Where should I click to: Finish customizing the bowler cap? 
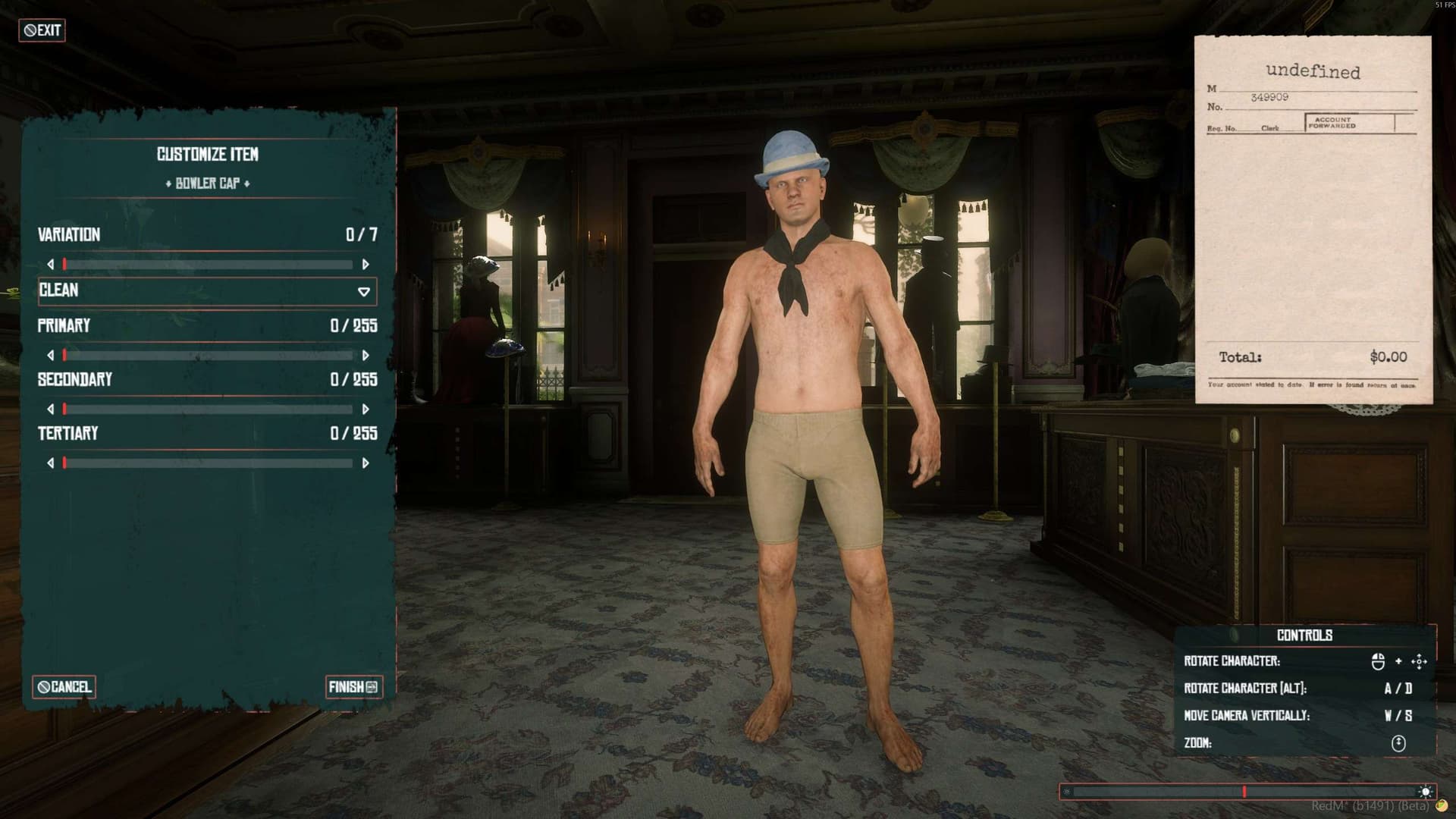(353, 687)
